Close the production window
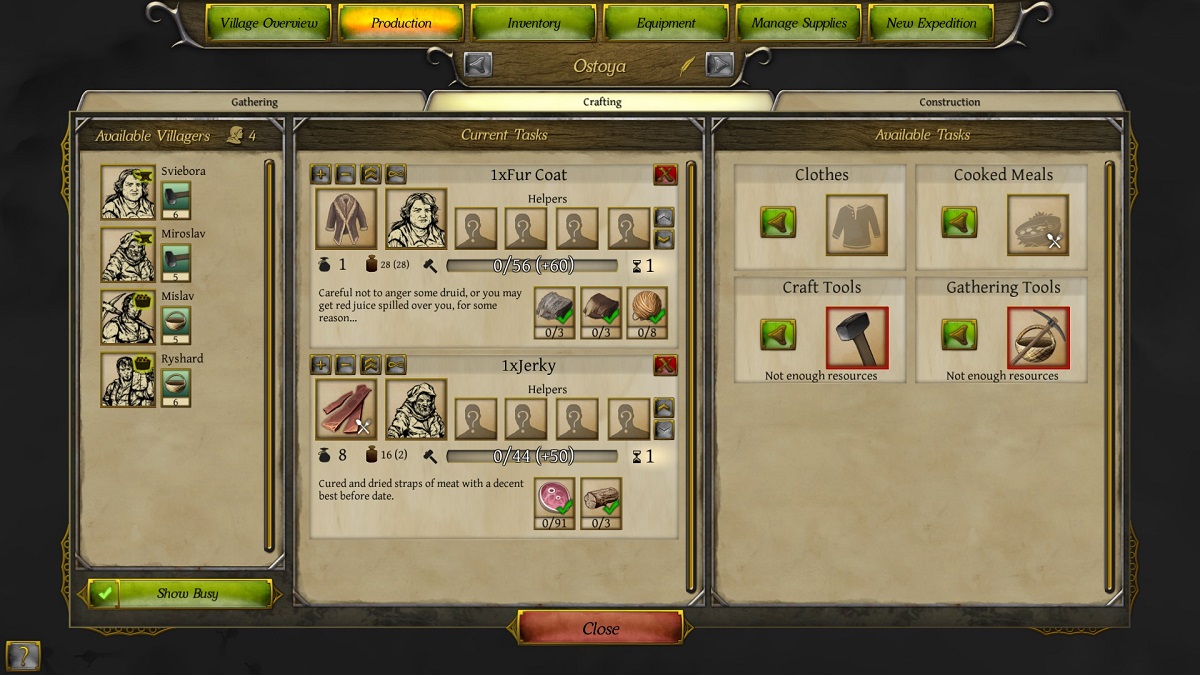Screen dimensions: 1200x675 pos(600,629)
